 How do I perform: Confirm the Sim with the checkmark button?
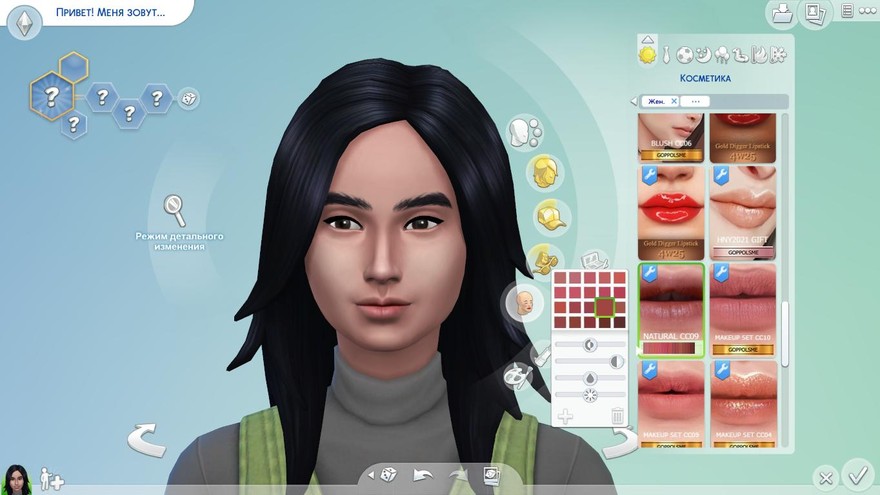(857, 472)
